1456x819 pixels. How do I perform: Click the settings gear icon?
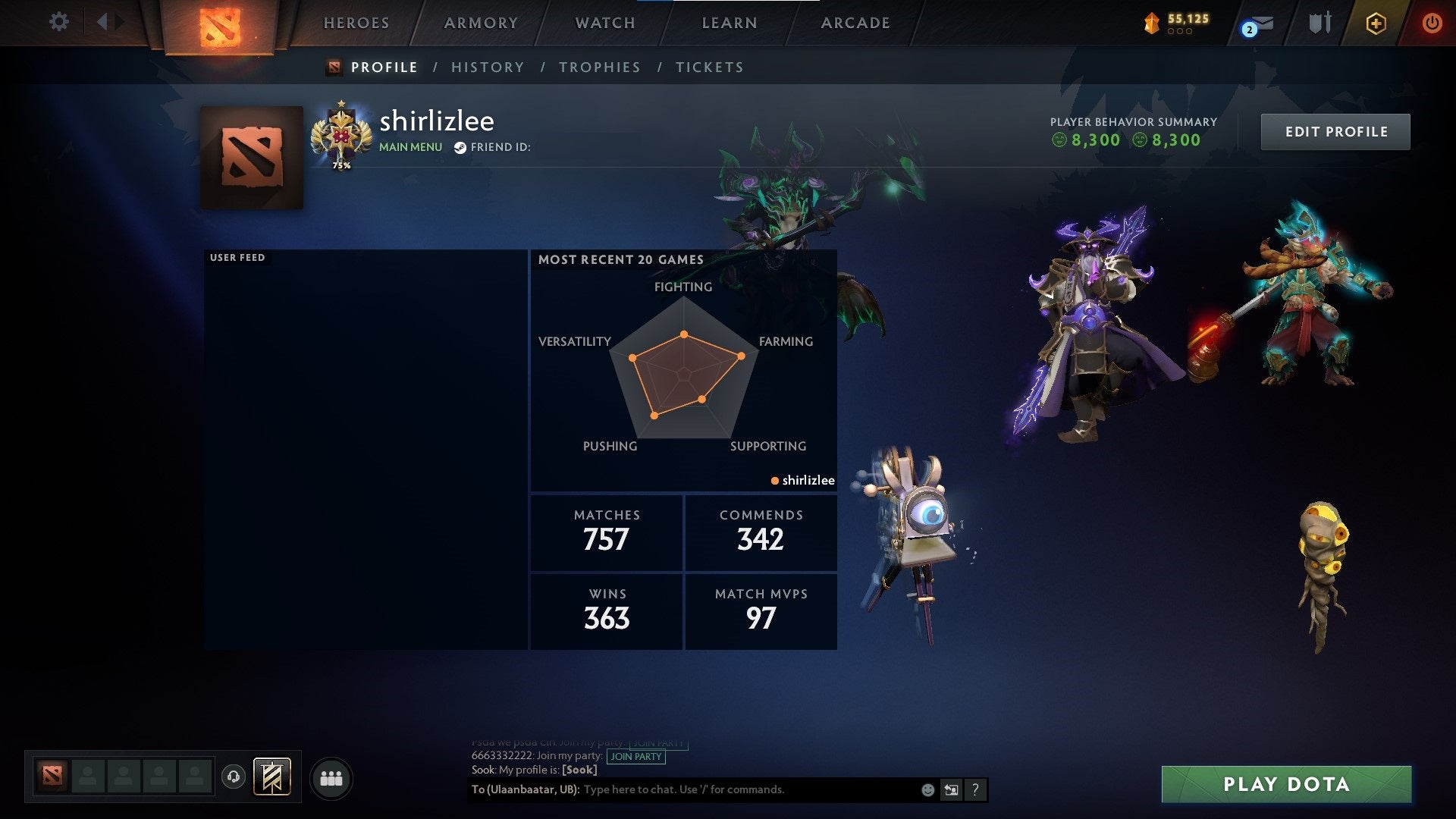[59, 22]
